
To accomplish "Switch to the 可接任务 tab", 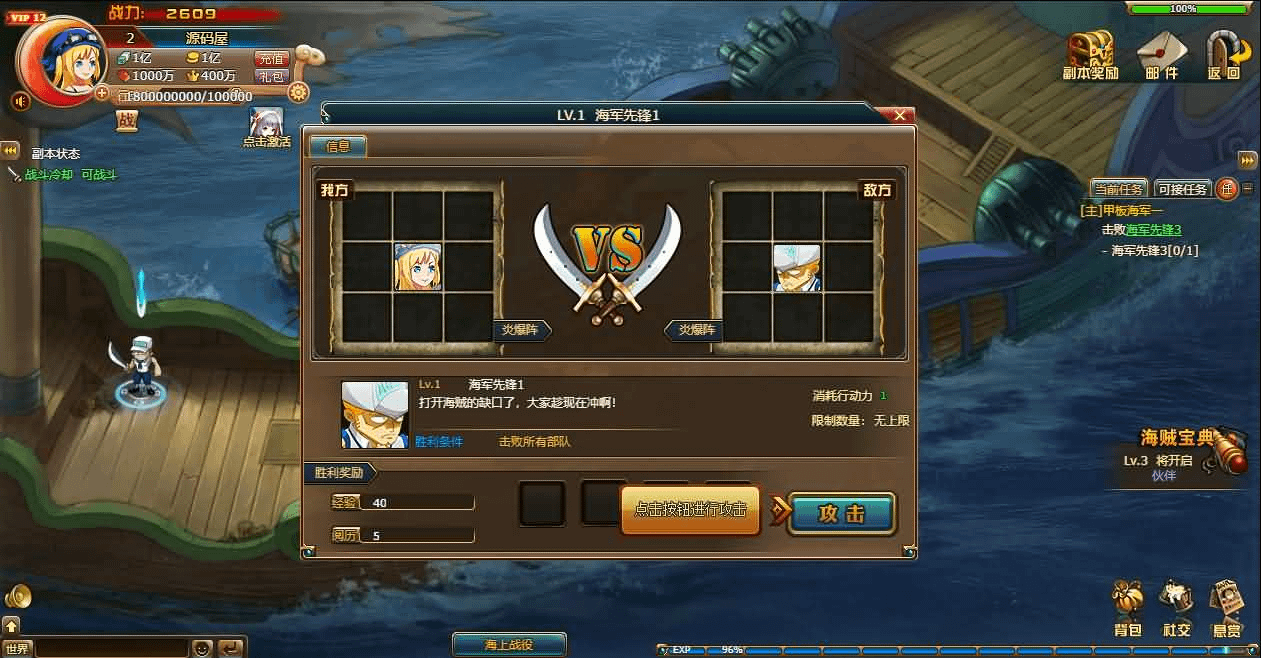I will pos(1182,188).
